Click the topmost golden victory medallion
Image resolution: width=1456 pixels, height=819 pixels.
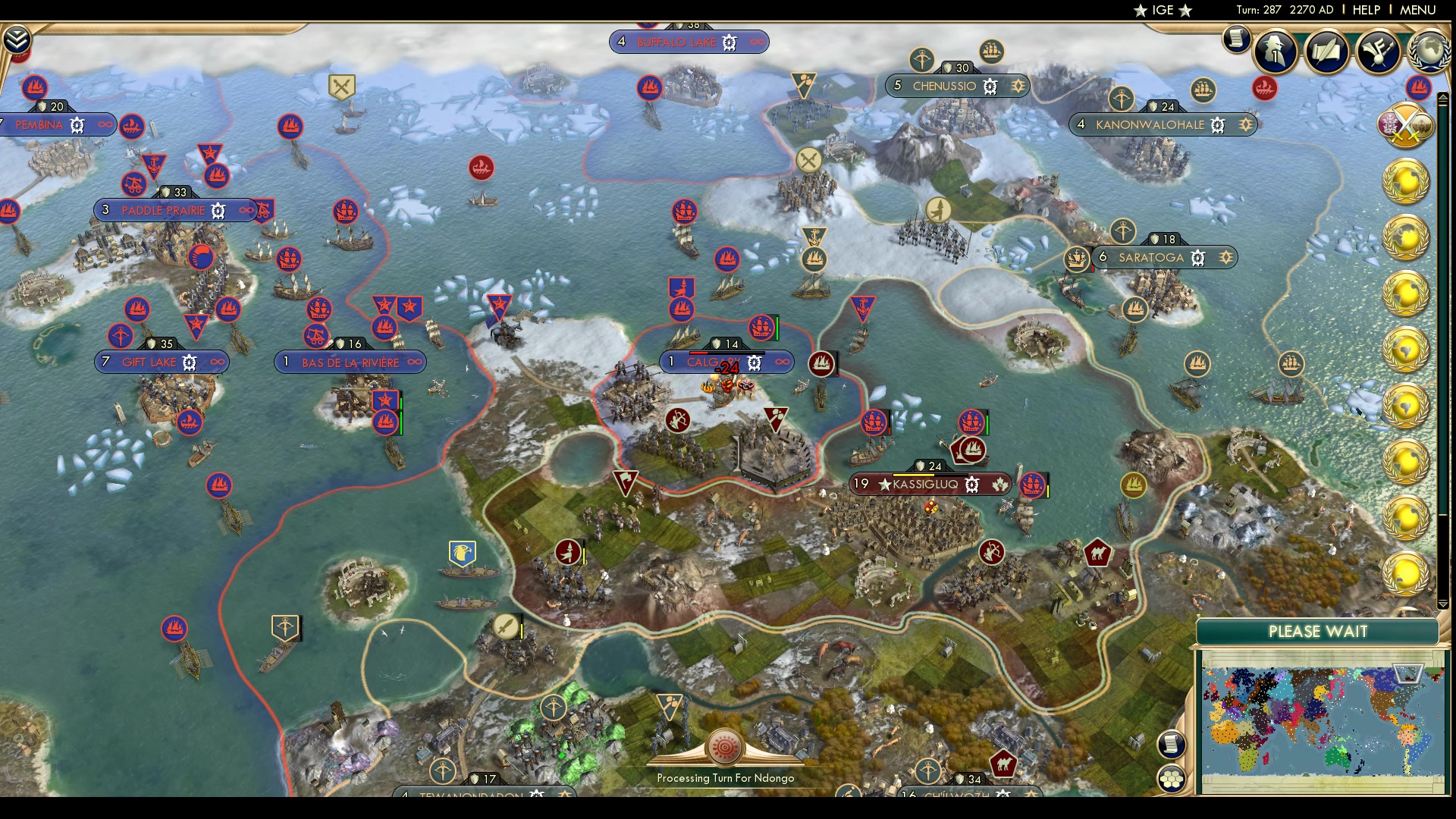click(1406, 180)
